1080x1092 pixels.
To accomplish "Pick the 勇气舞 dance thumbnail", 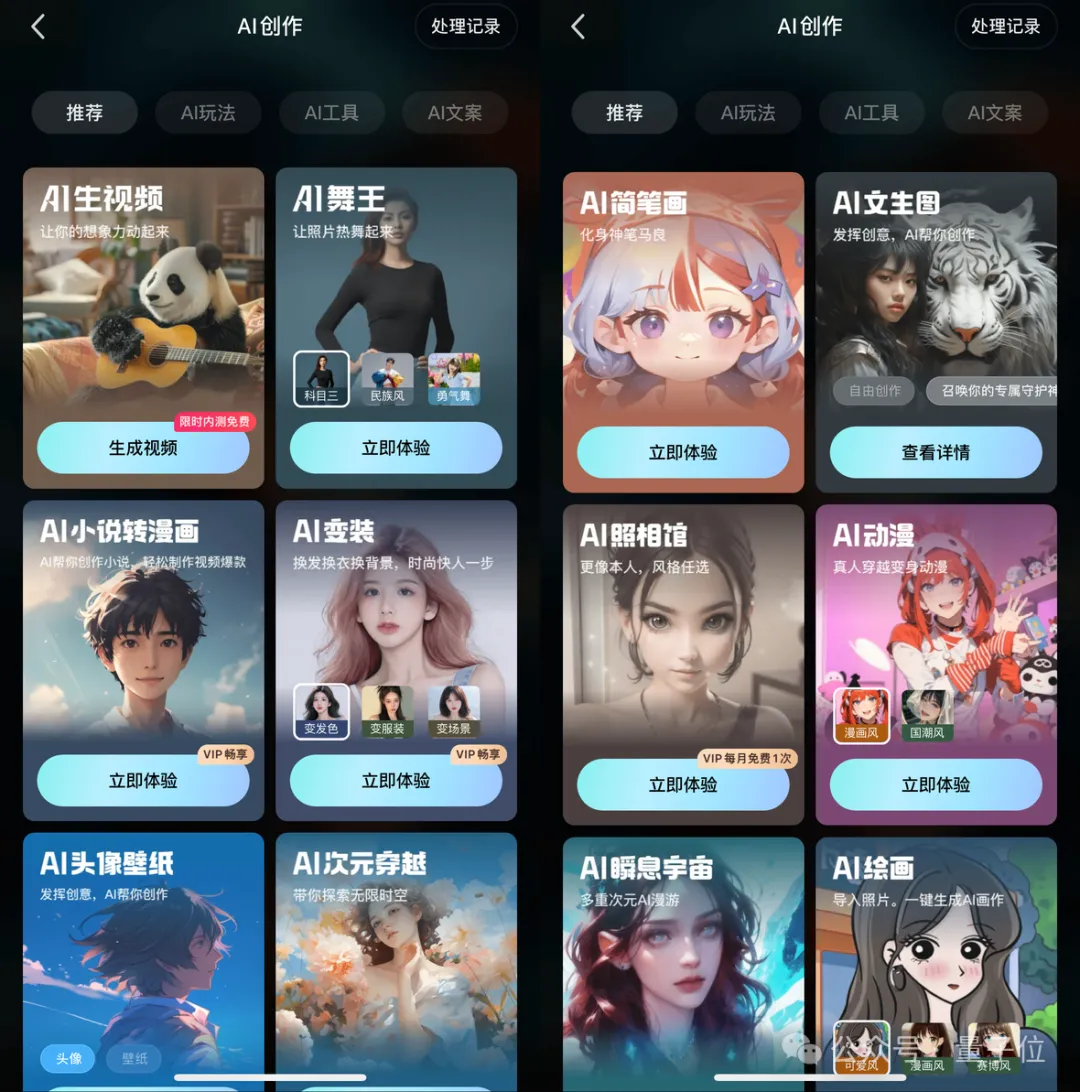I will tap(454, 379).
